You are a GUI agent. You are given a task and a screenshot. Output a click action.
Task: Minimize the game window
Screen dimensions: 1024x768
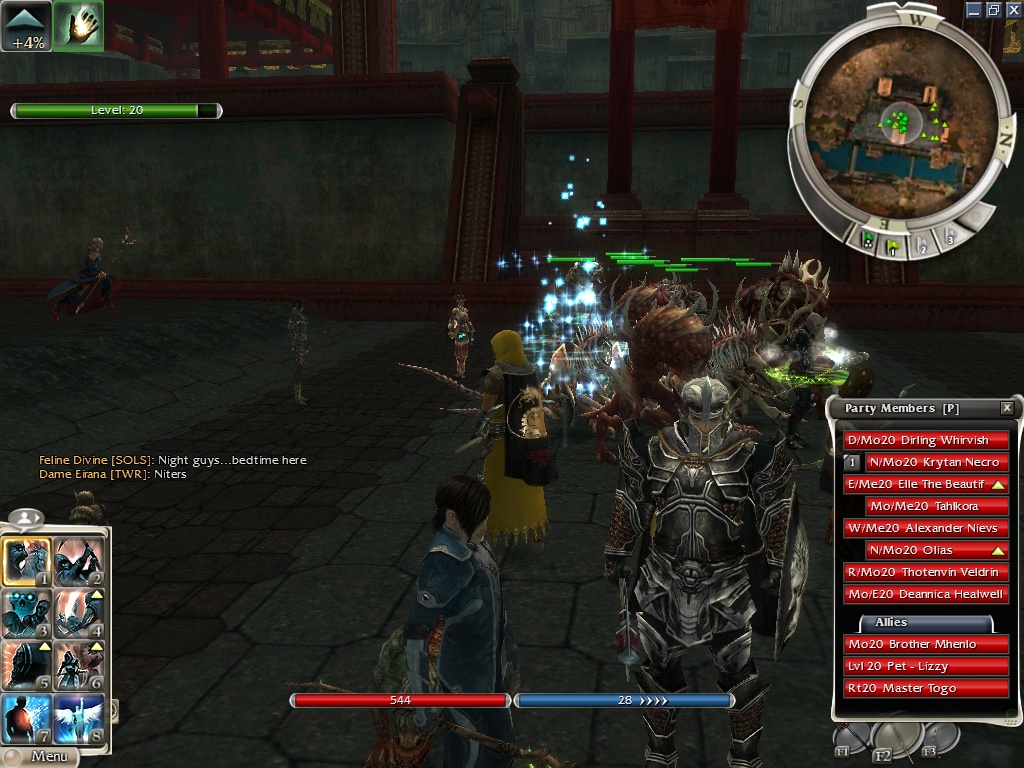pyautogui.click(x=975, y=9)
